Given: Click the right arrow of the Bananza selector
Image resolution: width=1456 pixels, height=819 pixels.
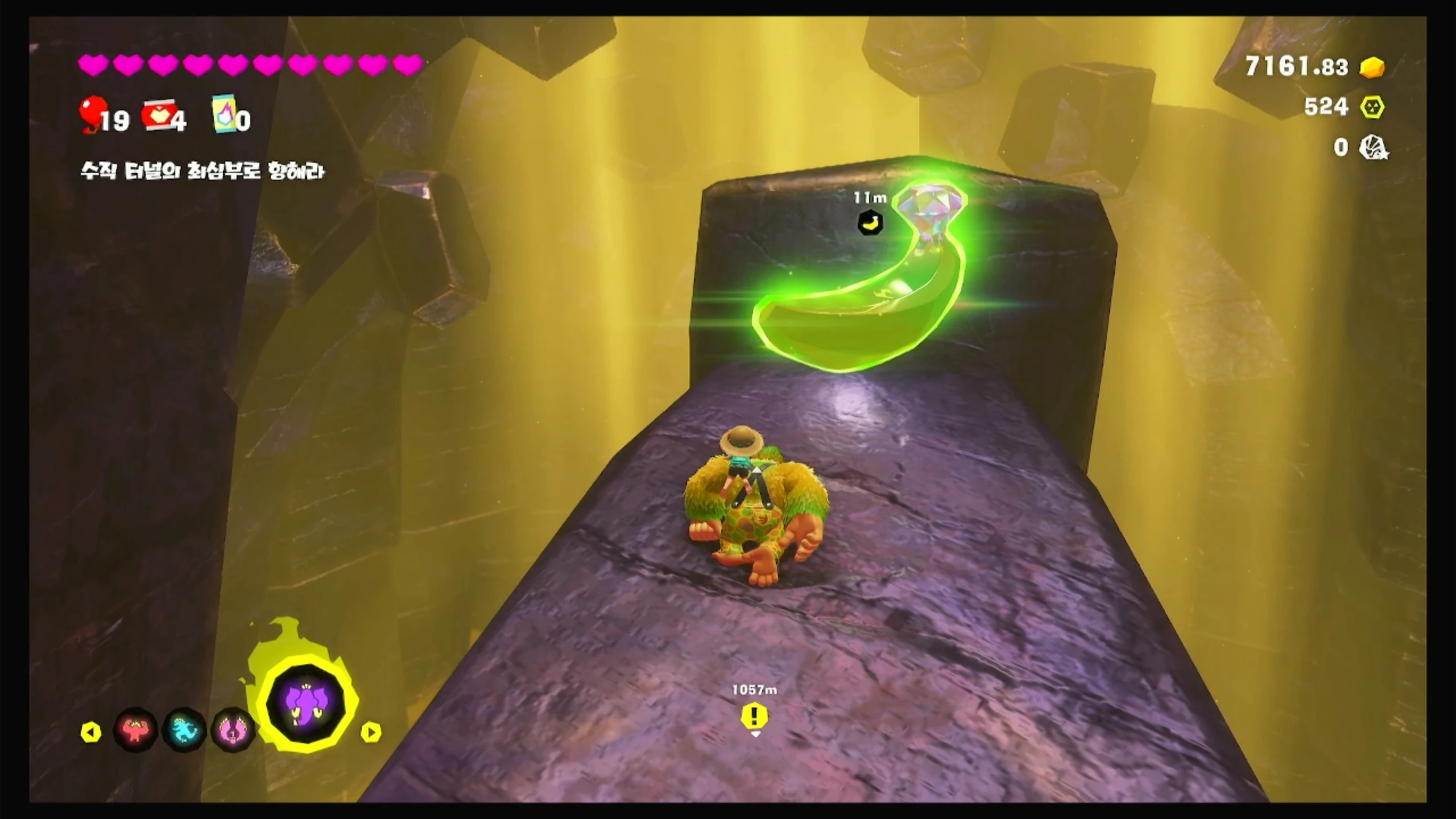Looking at the screenshot, I should click(370, 732).
